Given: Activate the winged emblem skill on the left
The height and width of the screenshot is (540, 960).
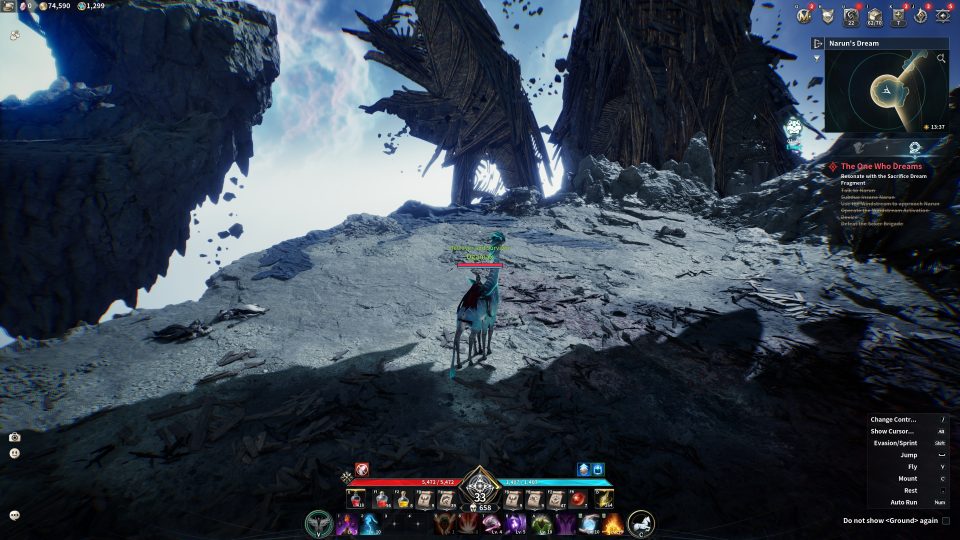Looking at the screenshot, I should point(319,524).
